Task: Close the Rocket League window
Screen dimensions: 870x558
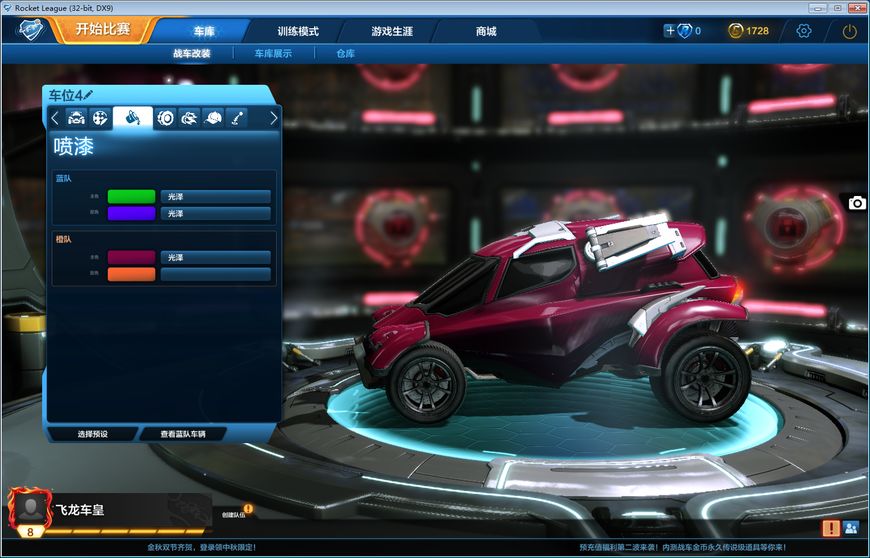Action: point(857,7)
